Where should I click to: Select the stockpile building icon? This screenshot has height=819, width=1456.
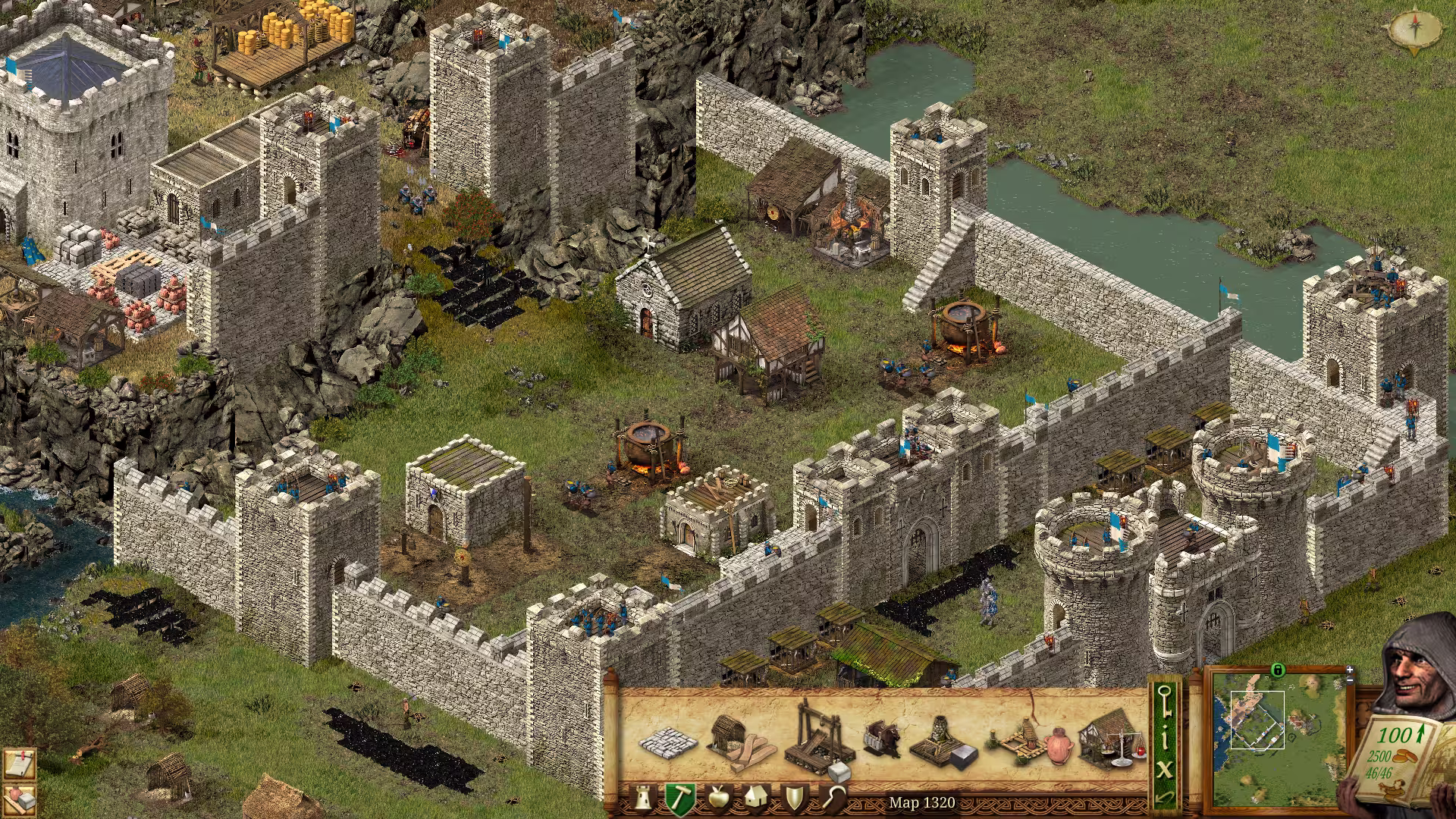click(667, 742)
